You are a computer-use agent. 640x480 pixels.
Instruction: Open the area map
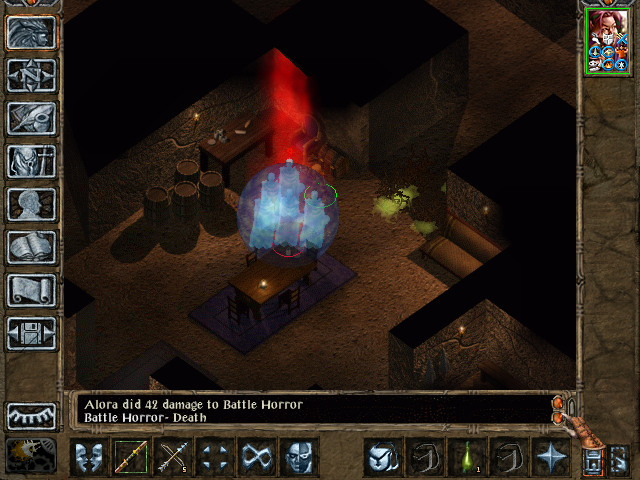pyautogui.click(x=32, y=75)
